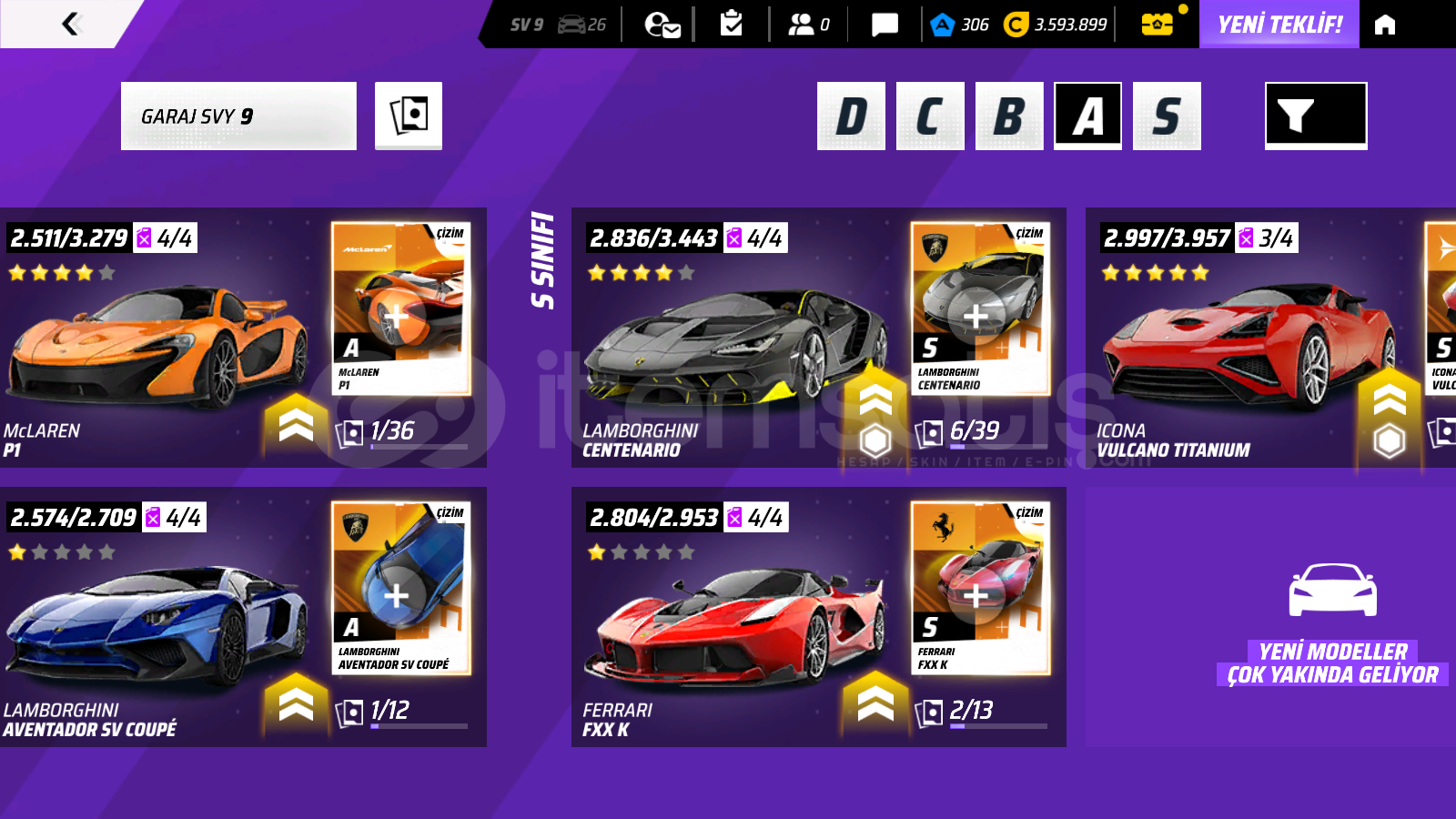
Task: Choose the Icona Vulcano Titanium car
Action: 1247,346
